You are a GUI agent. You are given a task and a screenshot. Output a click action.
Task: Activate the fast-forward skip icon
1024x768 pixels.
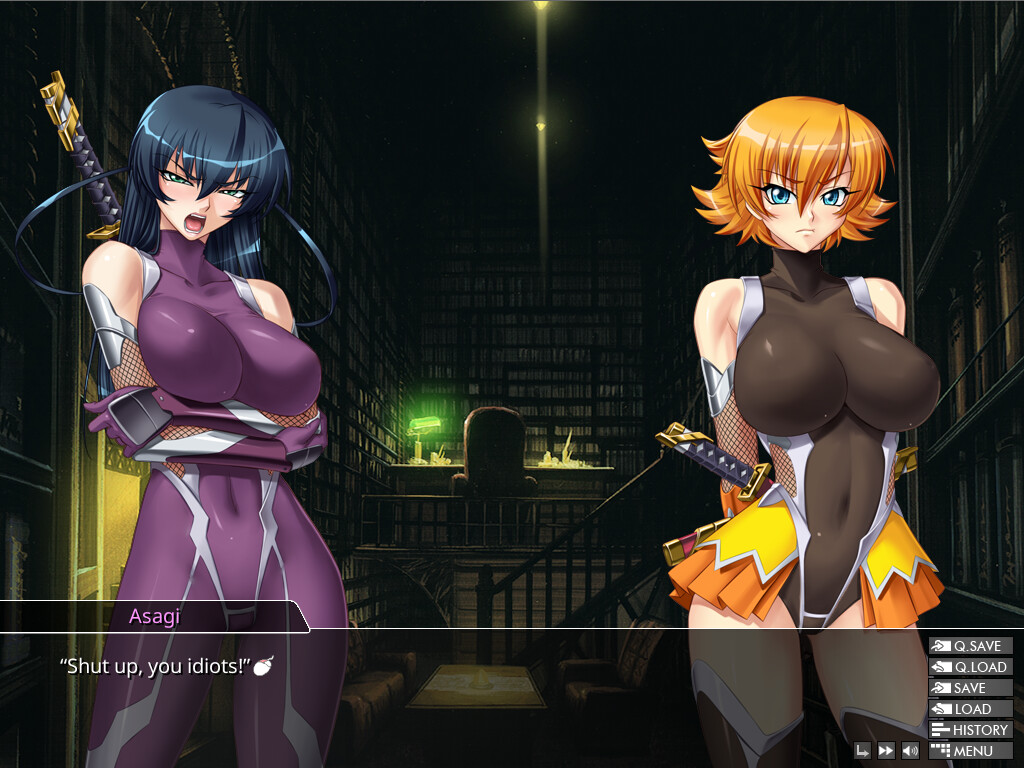pyautogui.click(x=886, y=750)
